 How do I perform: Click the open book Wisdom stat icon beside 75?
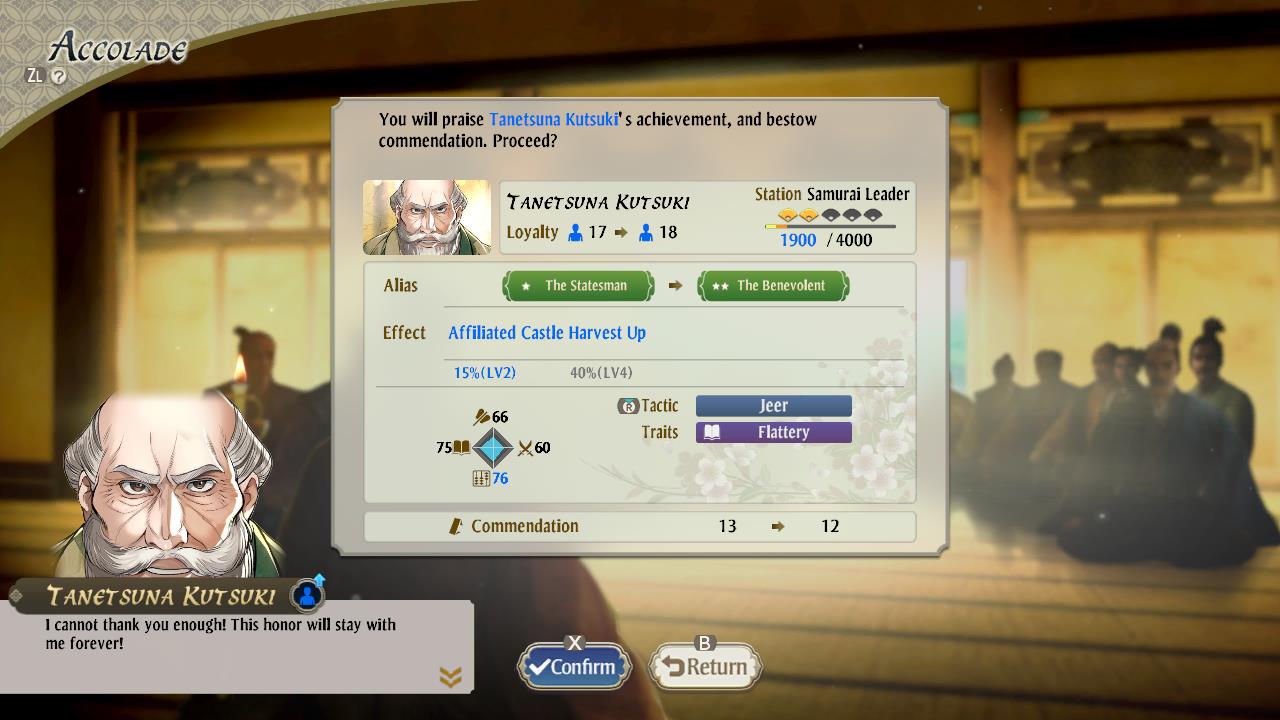click(461, 447)
